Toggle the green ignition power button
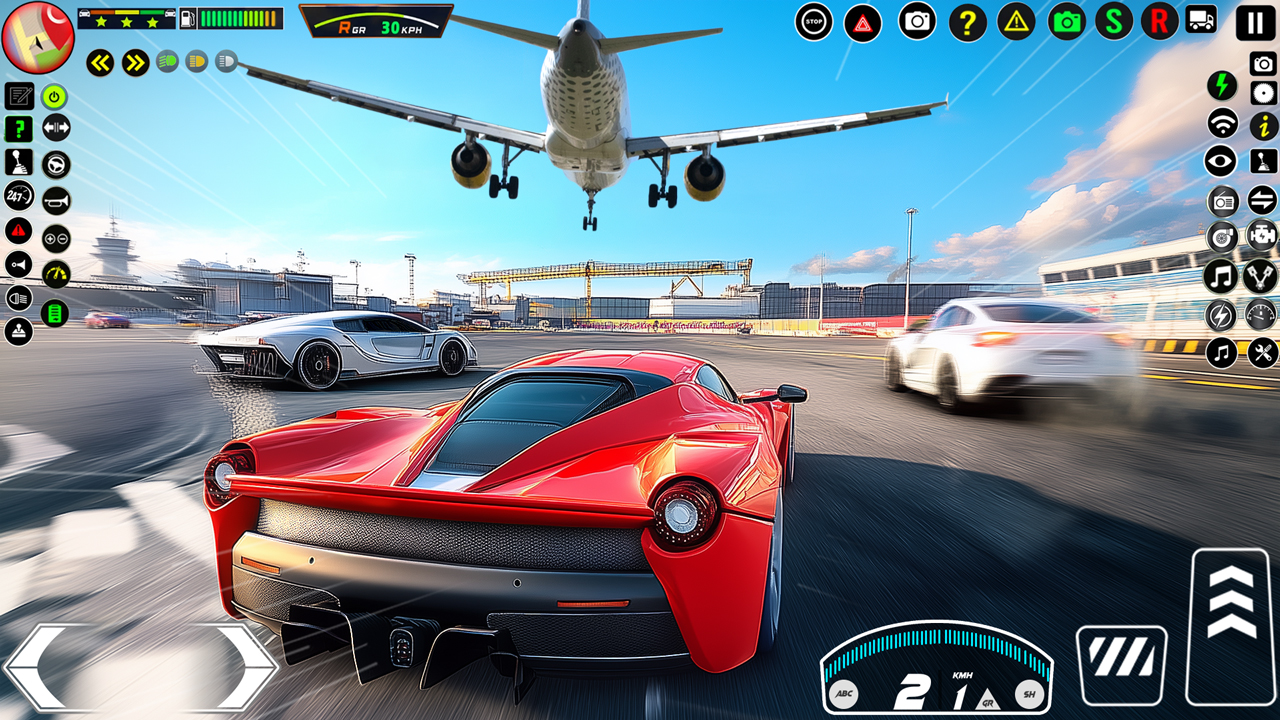This screenshot has height=720, width=1280. click(53, 96)
